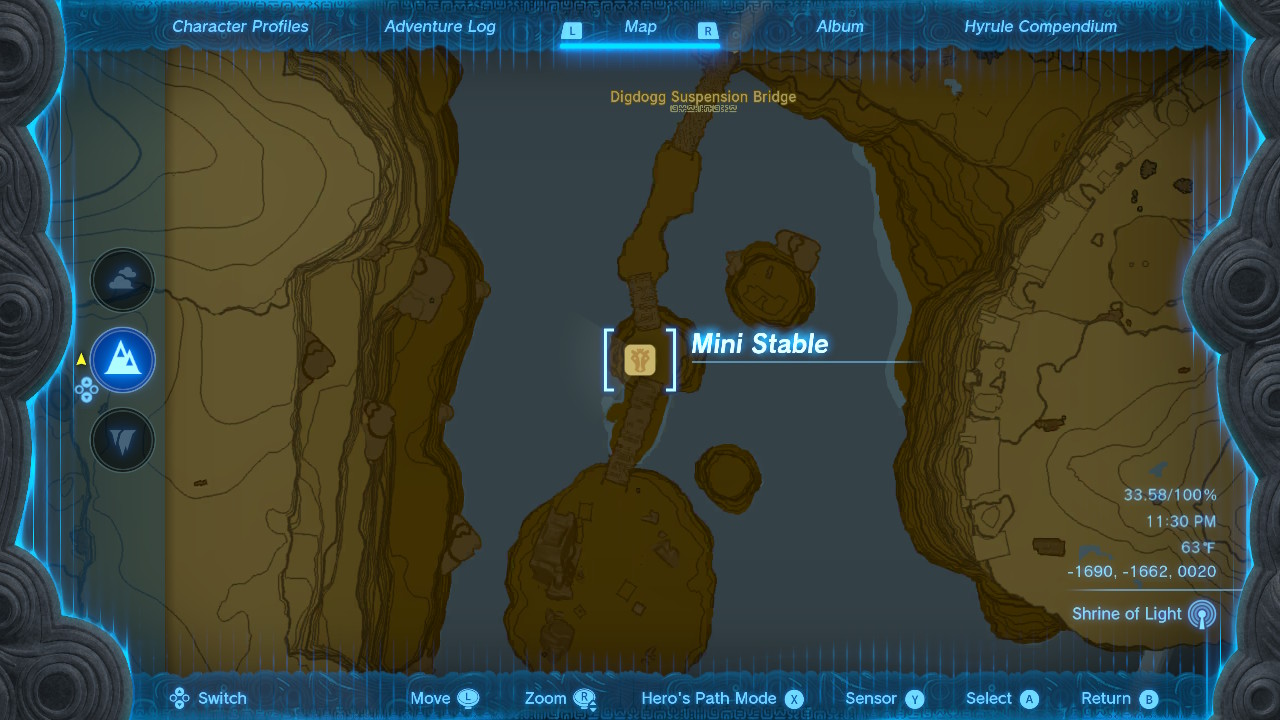Viewport: 1280px width, 720px height.
Task: Click the R shoulder button icon
Action: click(x=707, y=31)
